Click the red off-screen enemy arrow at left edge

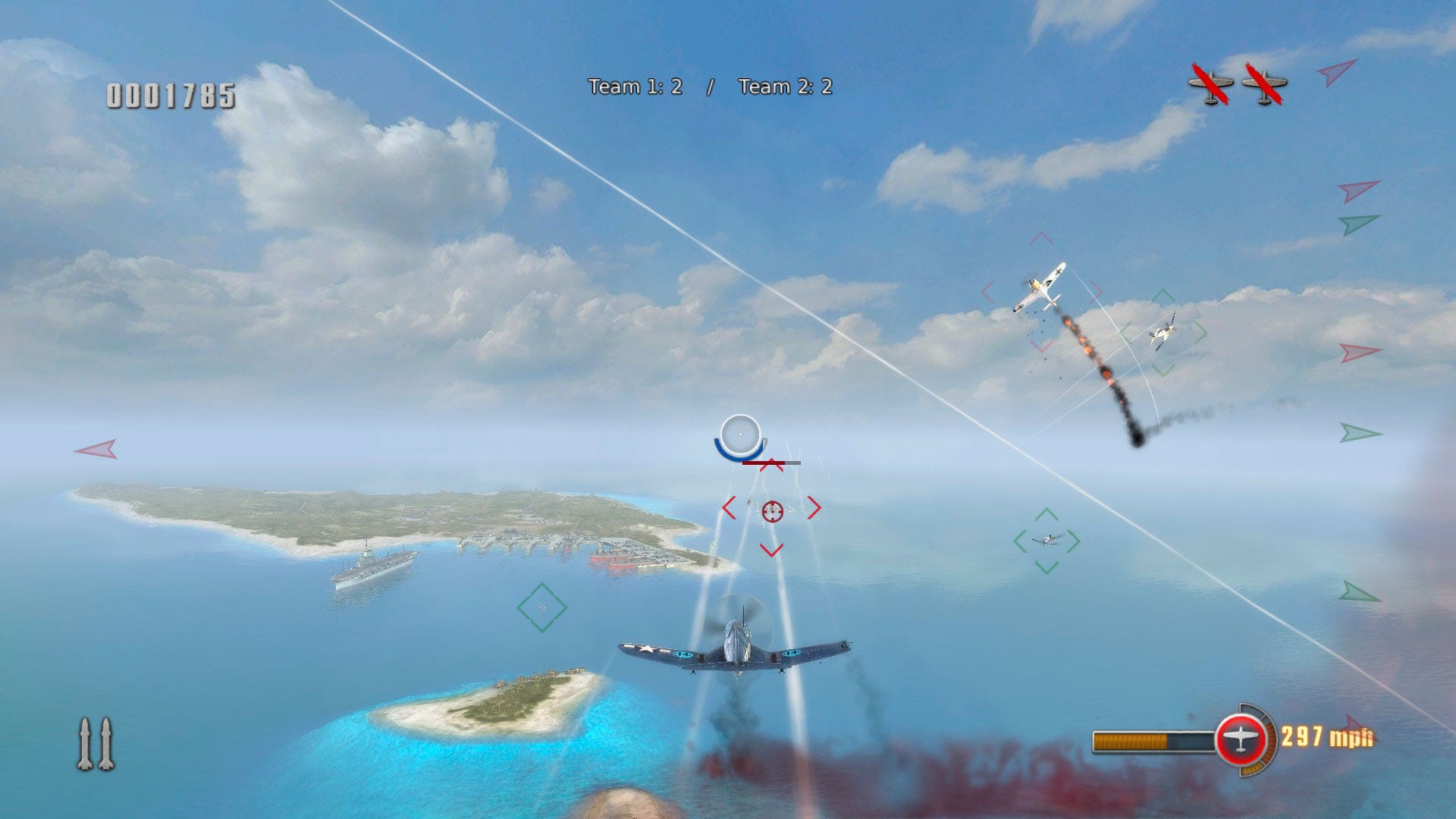pos(97,449)
